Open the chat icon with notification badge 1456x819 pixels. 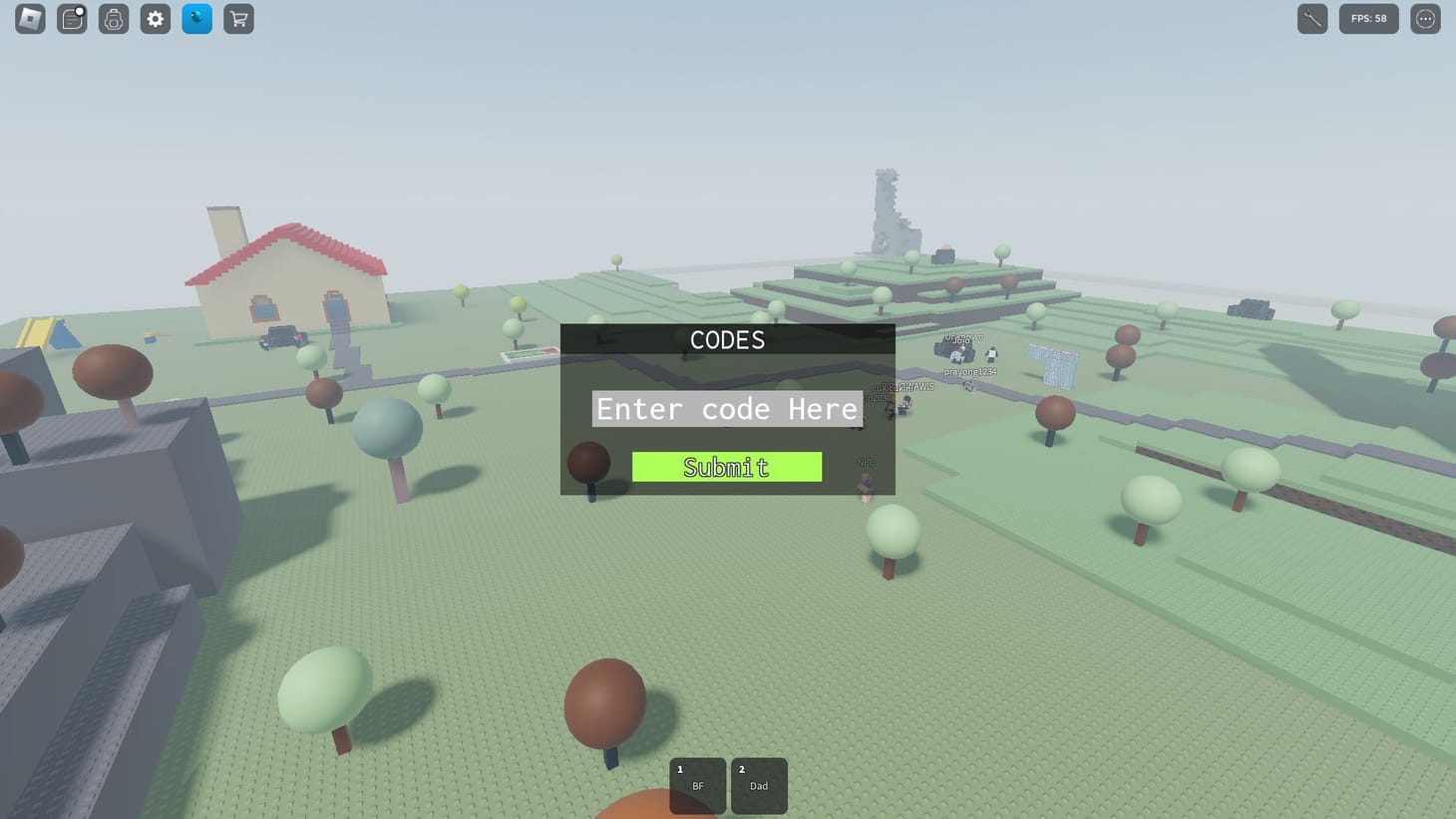click(x=71, y=19)
